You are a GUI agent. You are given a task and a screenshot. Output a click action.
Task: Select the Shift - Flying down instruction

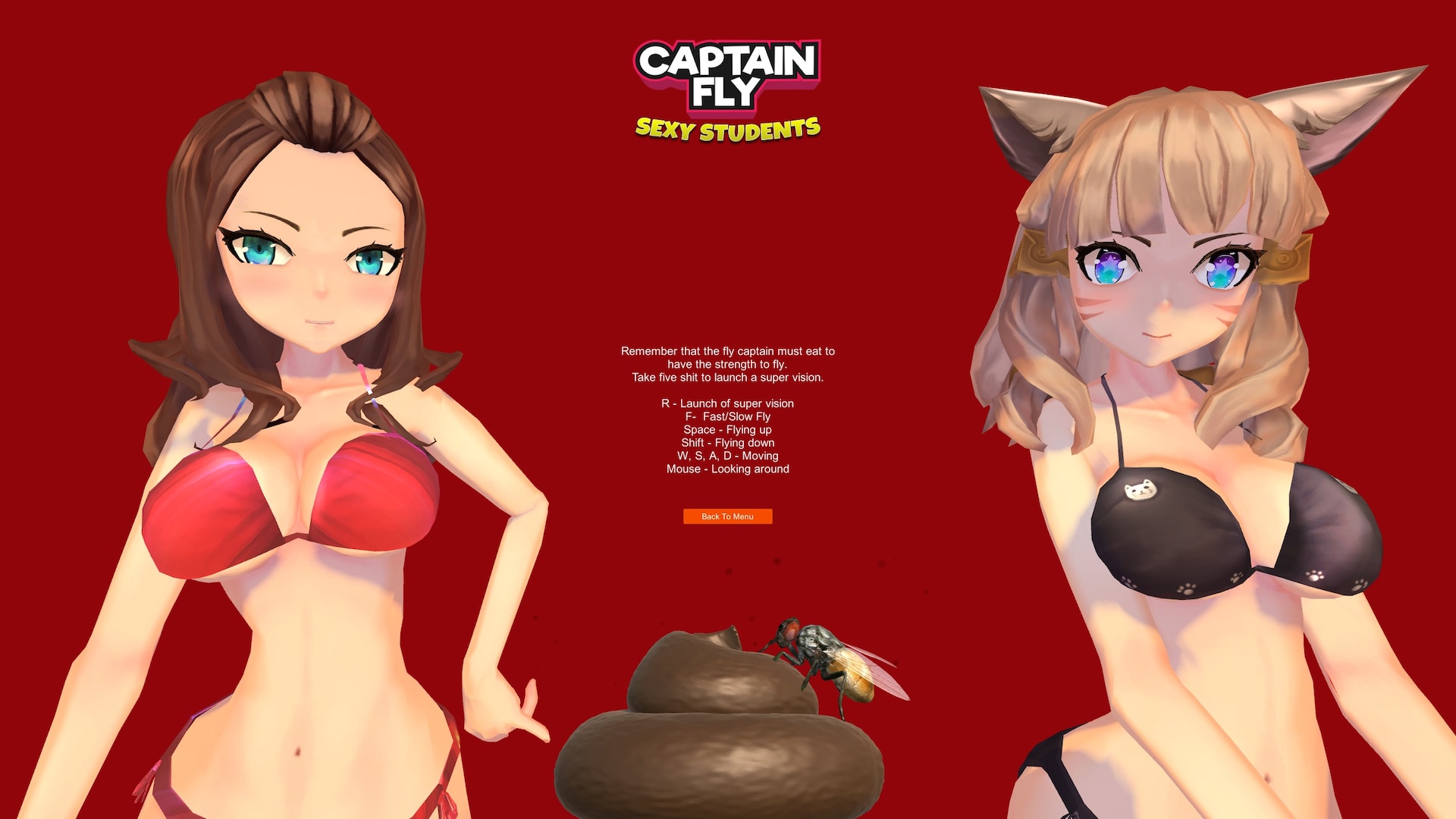[726, 442]
